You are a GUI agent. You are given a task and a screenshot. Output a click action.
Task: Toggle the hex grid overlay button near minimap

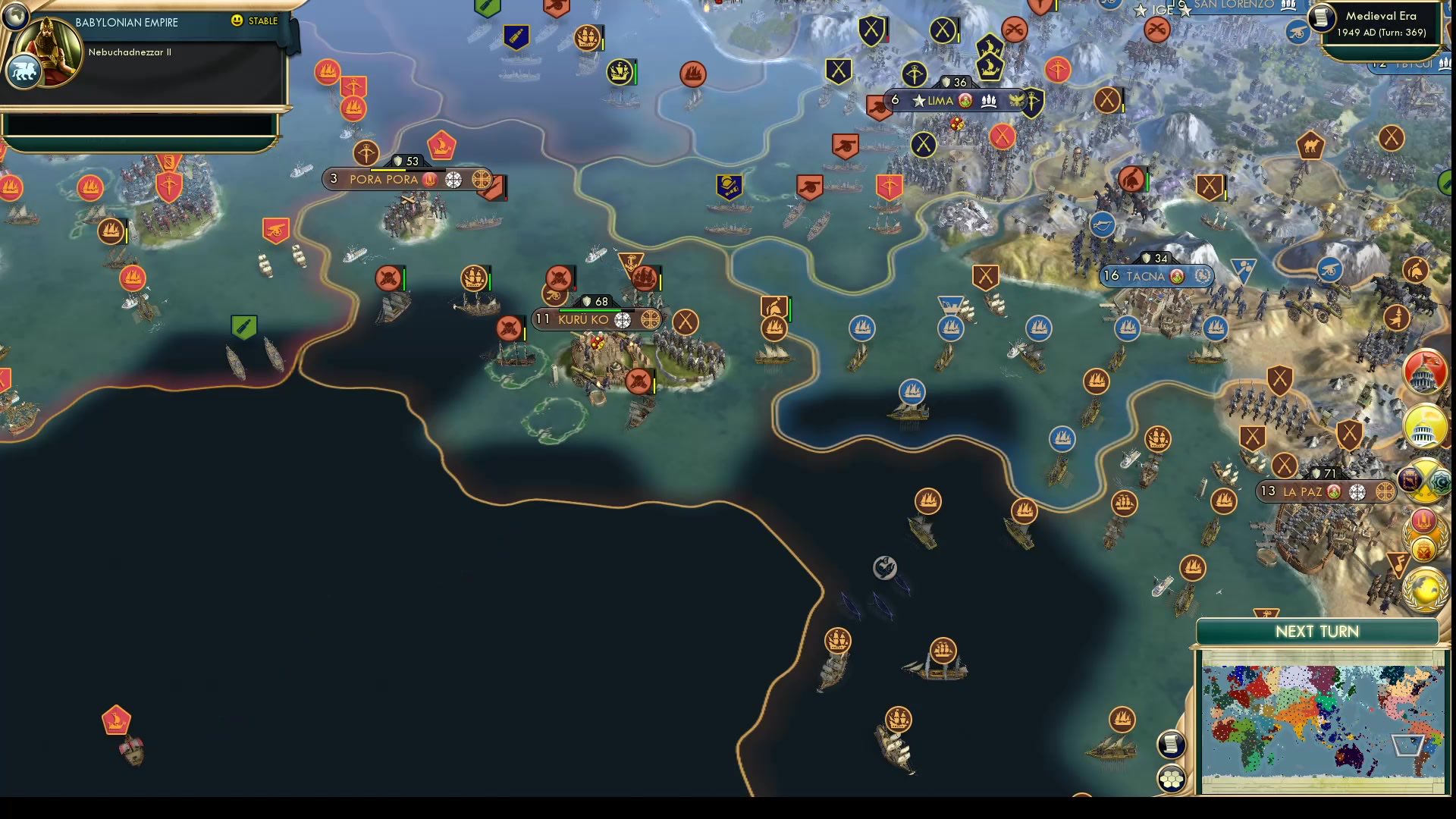pos(1172,777)
